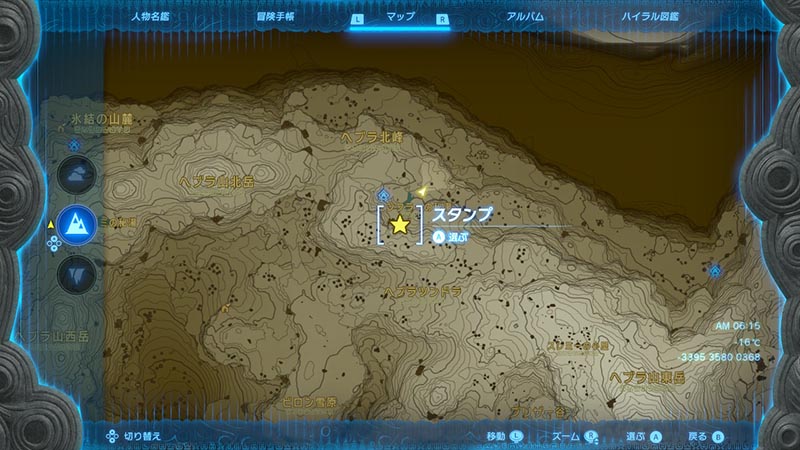Switch to the アルバム tab
This screenshot has width=800, height=450.
pyautogui.click(x=524, y=17)
